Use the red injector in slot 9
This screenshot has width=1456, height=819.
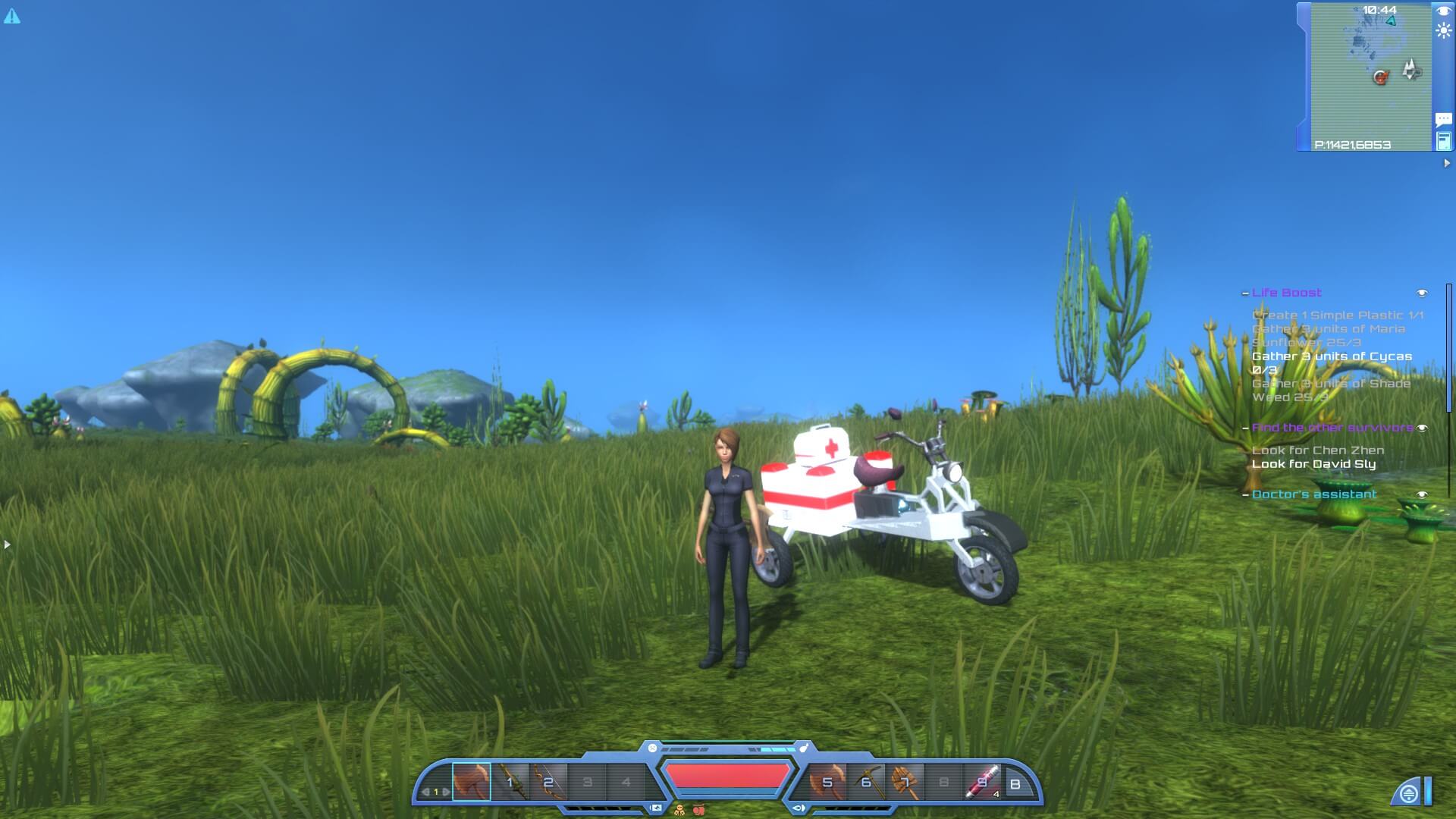click(x=982, y=782)
